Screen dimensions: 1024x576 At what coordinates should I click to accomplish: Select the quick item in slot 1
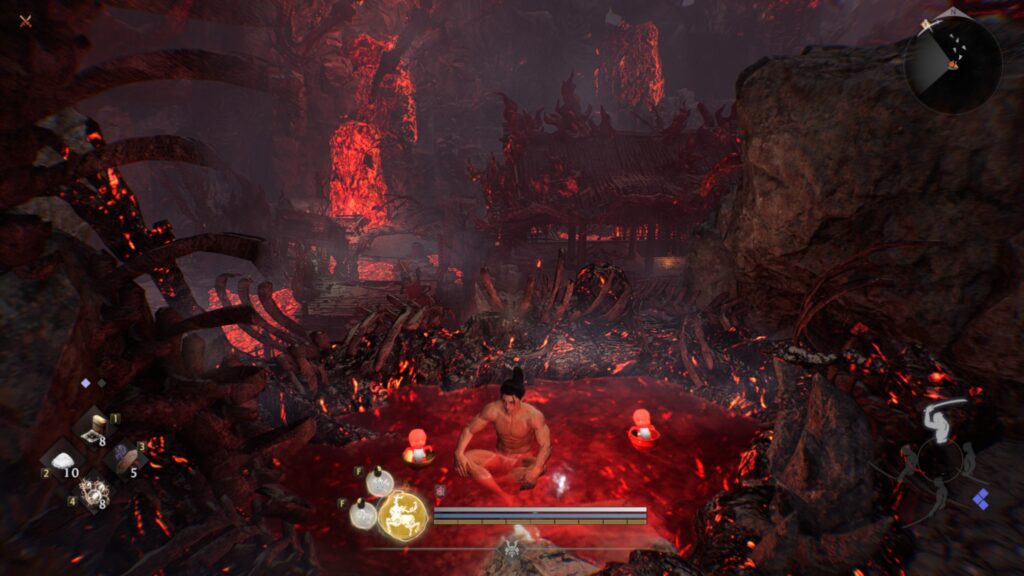[x=98, y=427]
